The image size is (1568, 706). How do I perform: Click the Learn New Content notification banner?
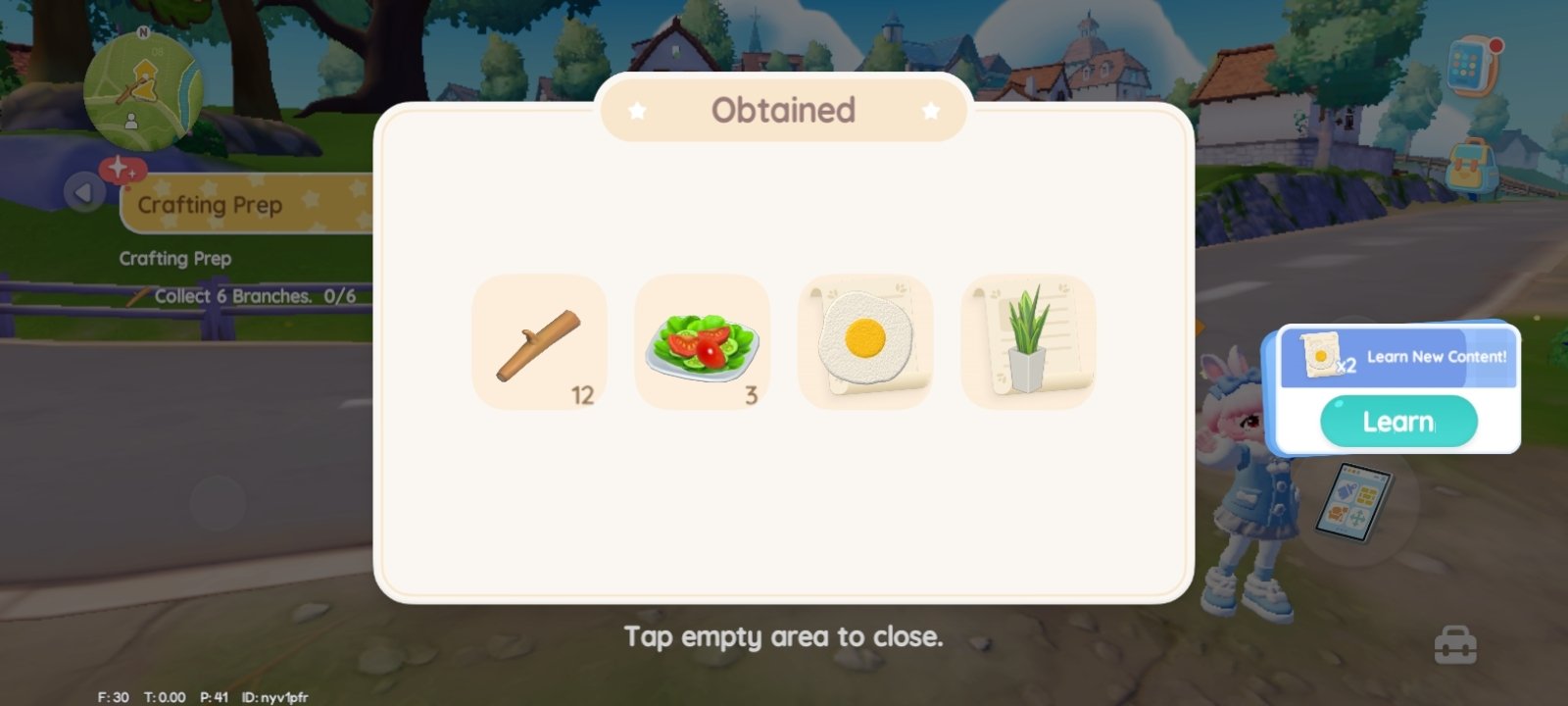(1399, 357)
